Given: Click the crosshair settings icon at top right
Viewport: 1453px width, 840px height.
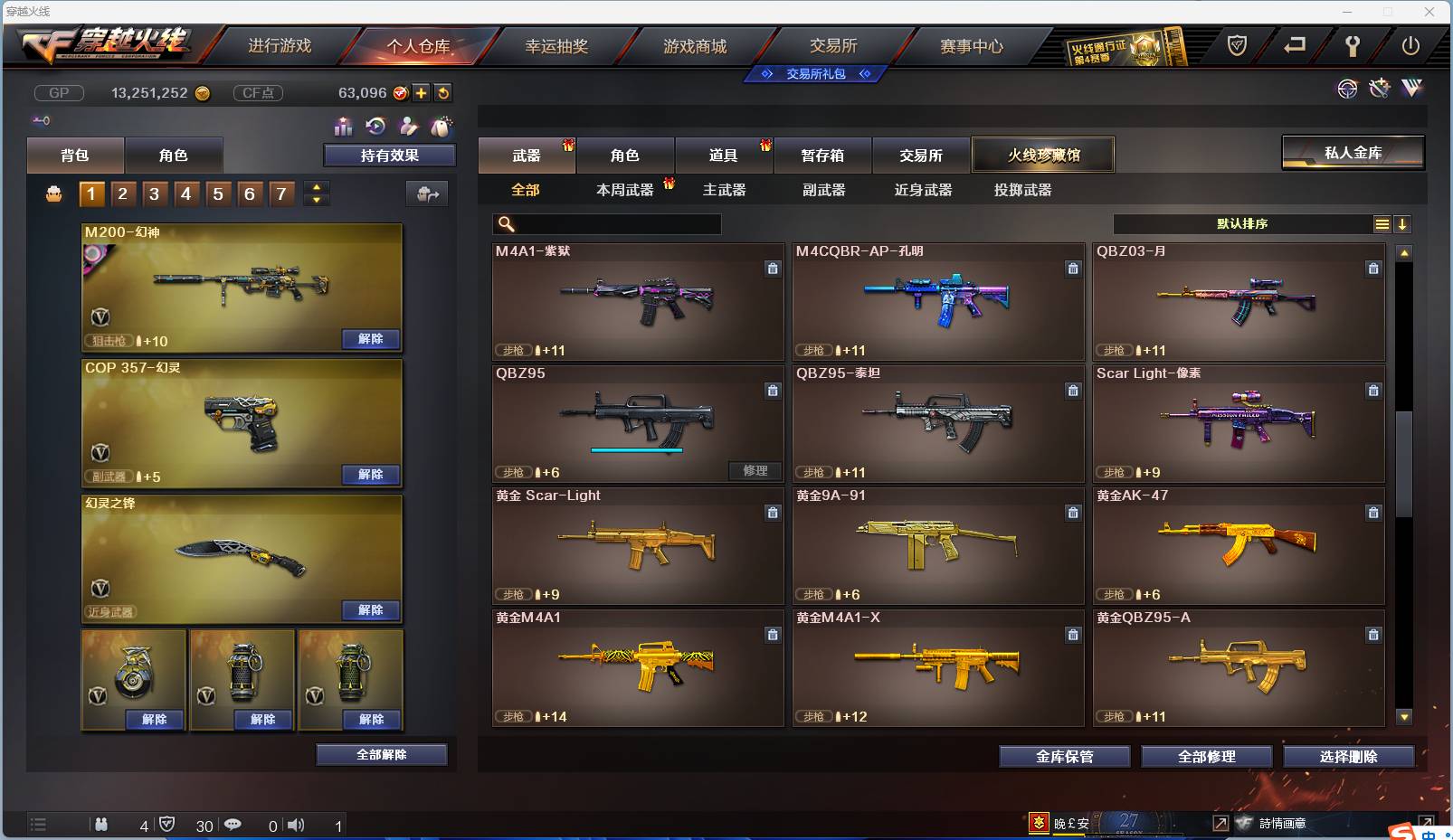Looking at the screenshot, I should point(1348,89).
